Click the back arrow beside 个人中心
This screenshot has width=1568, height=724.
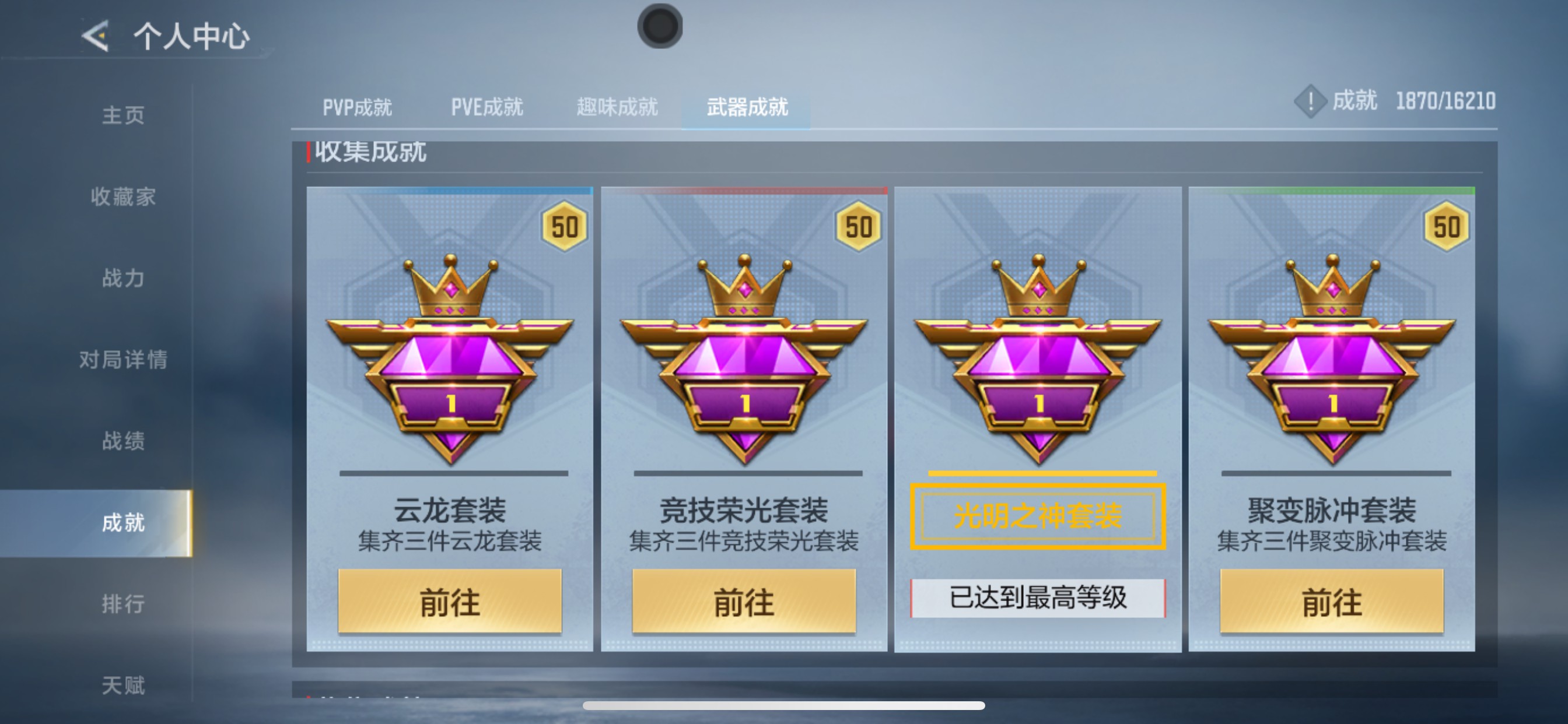[x=95, y=37]
